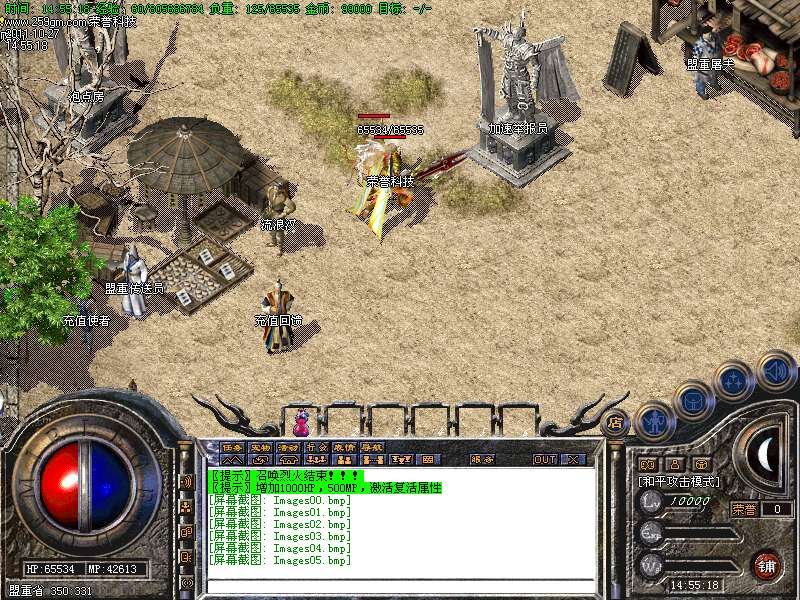This screenshot has width=800, height=600.
Task: Open the 宠物 pet tab
Action: pos(260,447)
